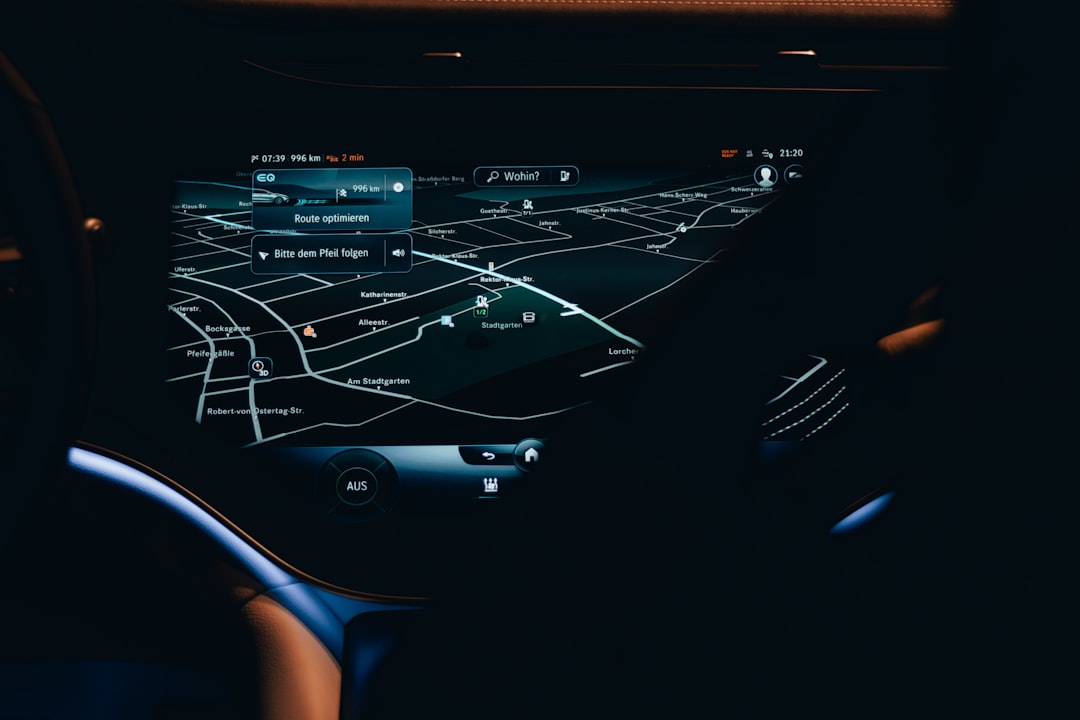Tap the back arrow button
Screen dimensions: 1080x720
[x=488, y=456]
